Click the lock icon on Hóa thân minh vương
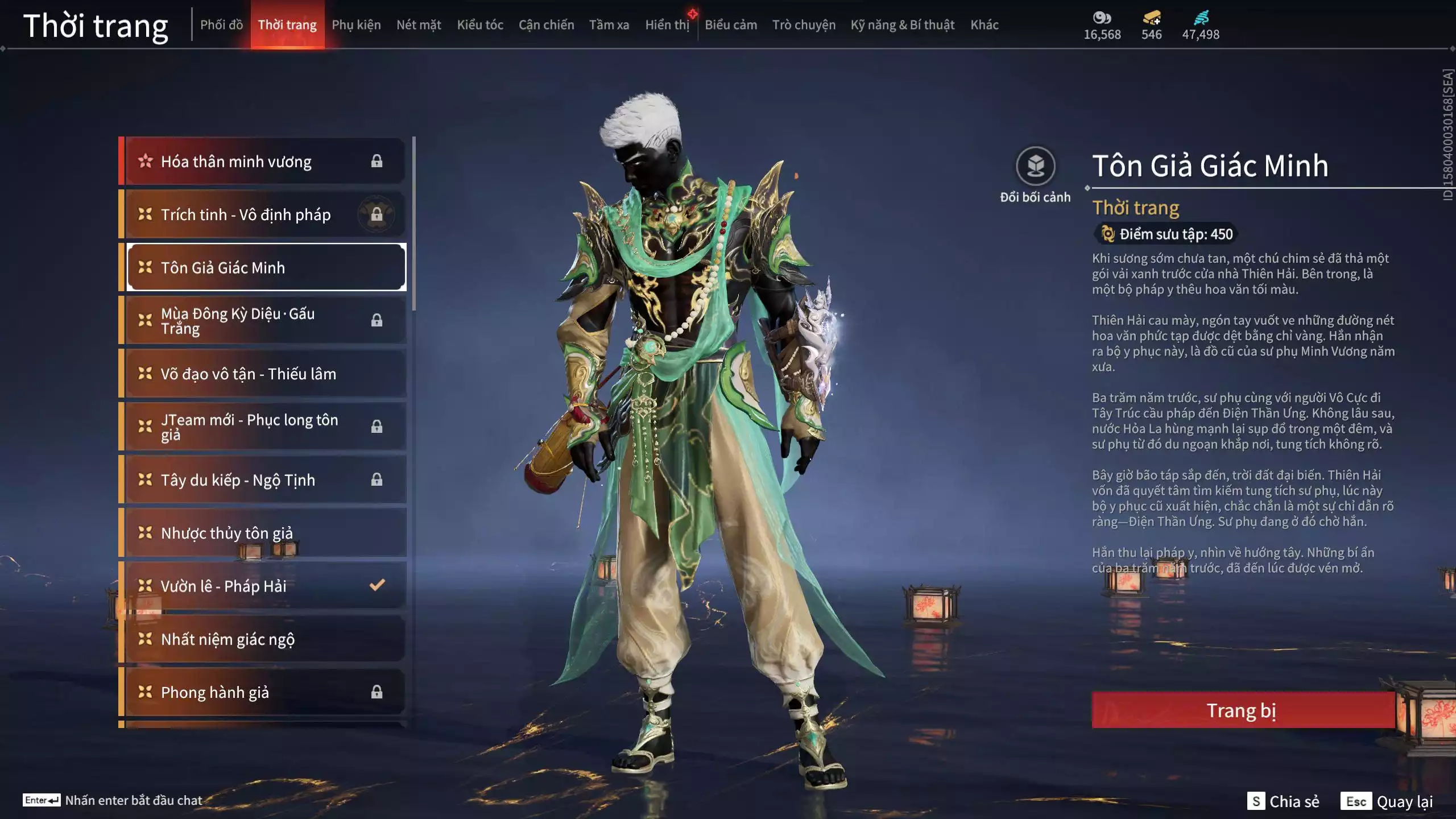 pyautogui.click(x=377, y=161)
